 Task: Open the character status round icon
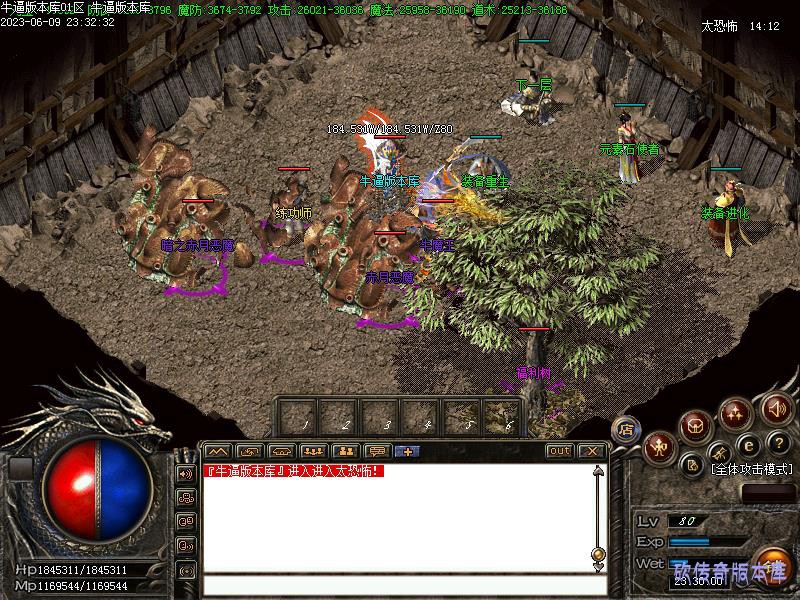coord(660,447)
